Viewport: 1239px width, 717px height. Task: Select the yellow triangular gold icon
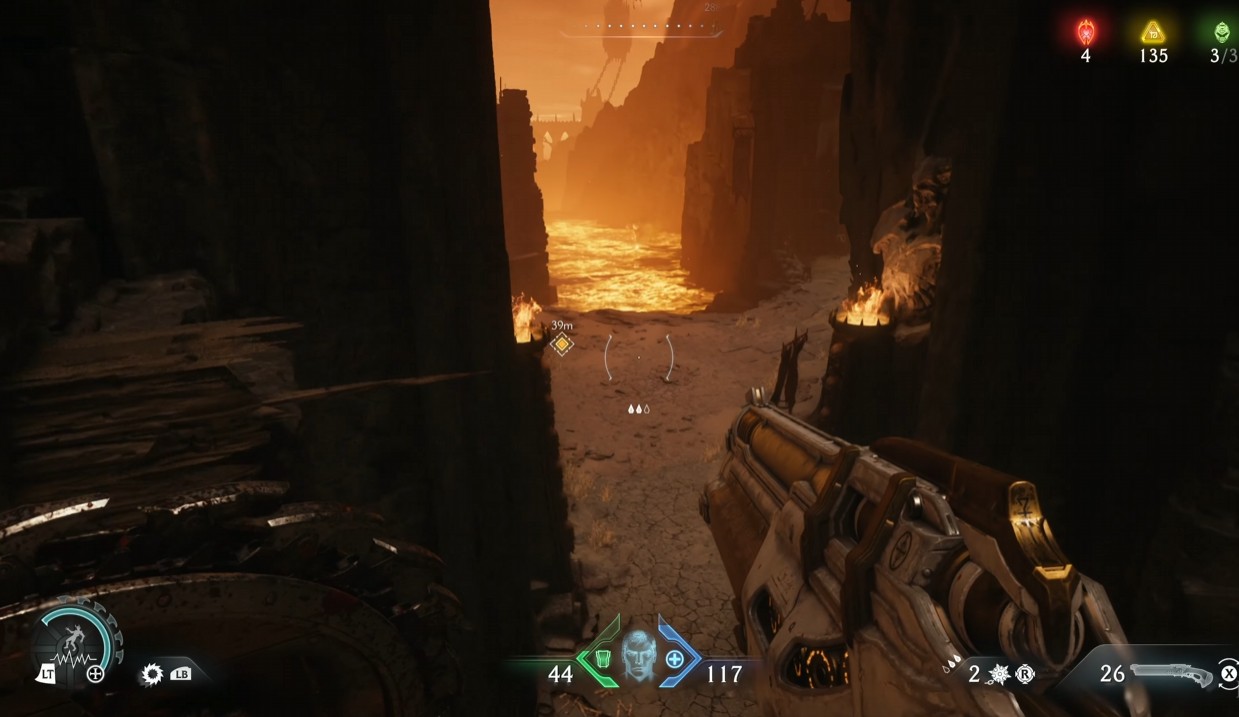click(x=1153, y=33)
